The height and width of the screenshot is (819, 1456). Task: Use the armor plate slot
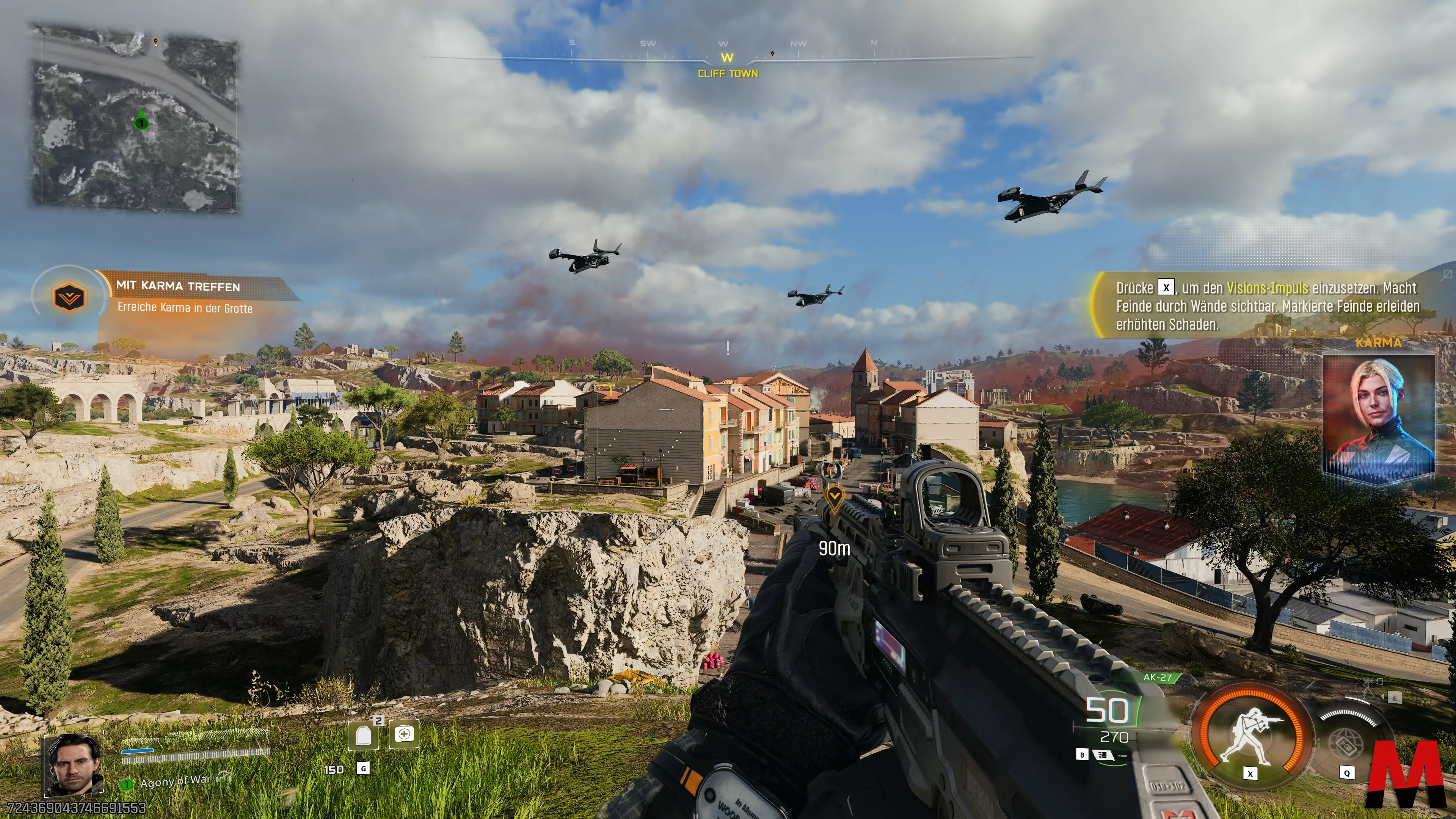tap(363, 735)
